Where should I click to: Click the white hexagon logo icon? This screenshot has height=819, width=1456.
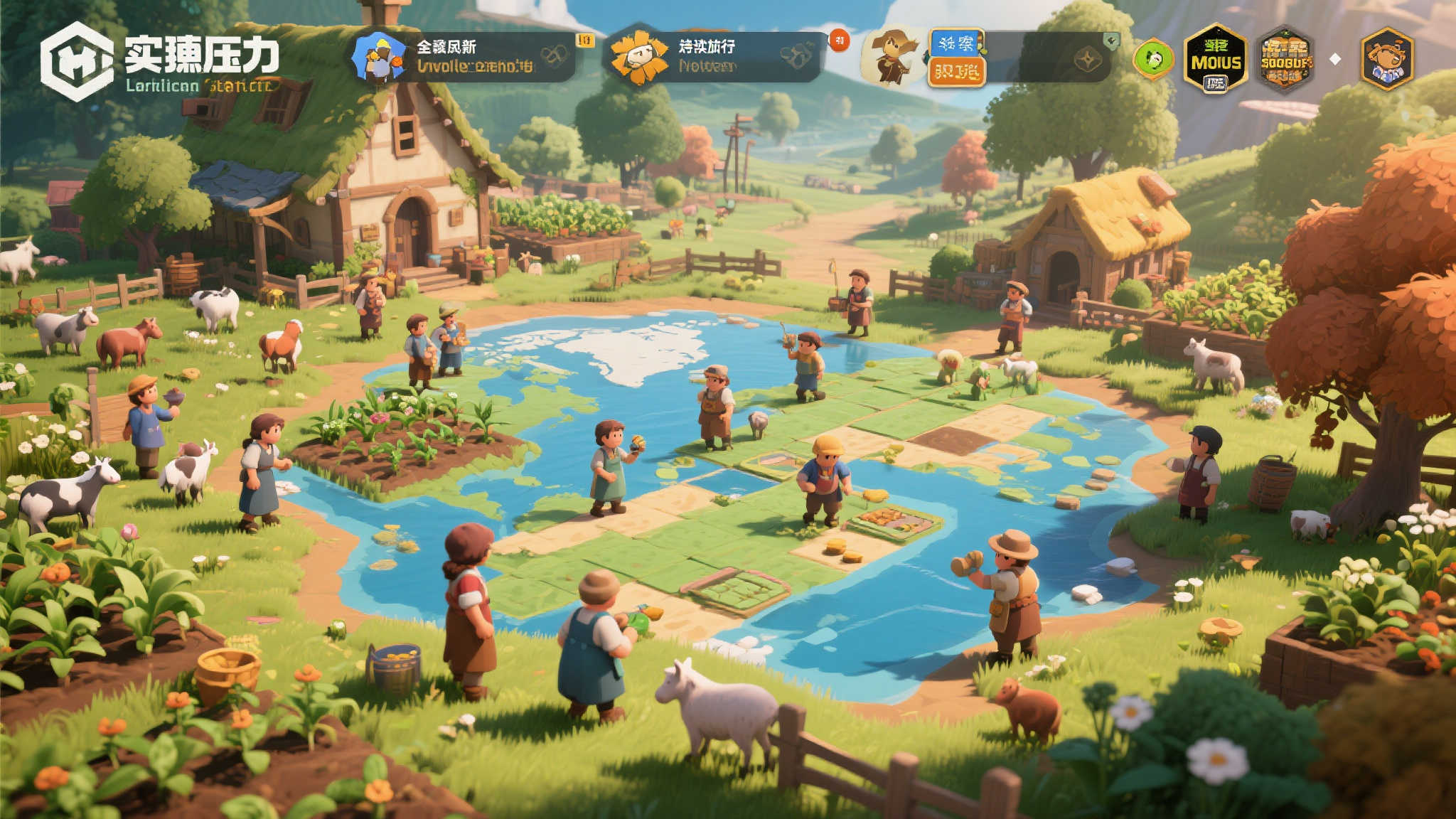point(76,61)
